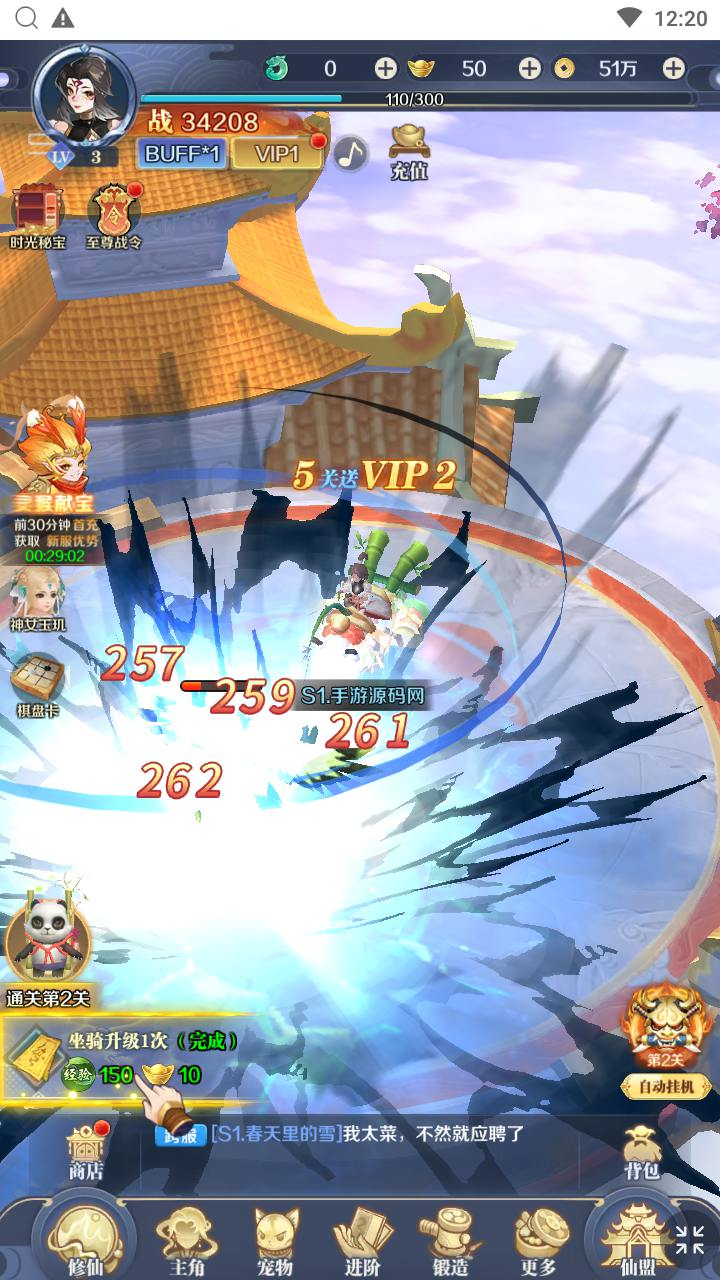The height and width of the screenshot is (1280, 720).
Task: Tap the BUFF*1 button
Action: (x=182, y=153)
